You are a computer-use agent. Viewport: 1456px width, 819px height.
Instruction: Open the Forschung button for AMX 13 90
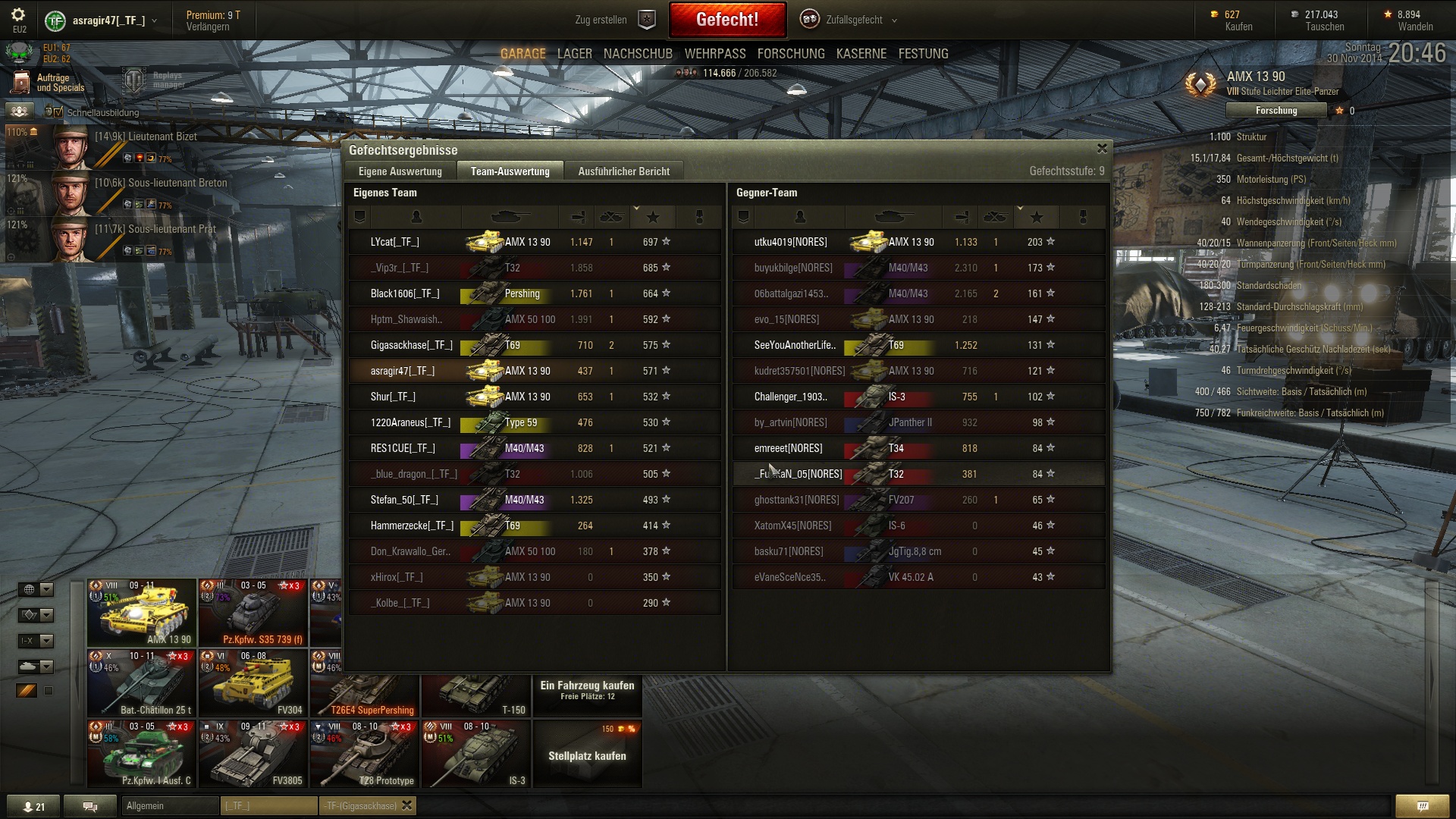pyautogui.click(x=1276, y=111)
